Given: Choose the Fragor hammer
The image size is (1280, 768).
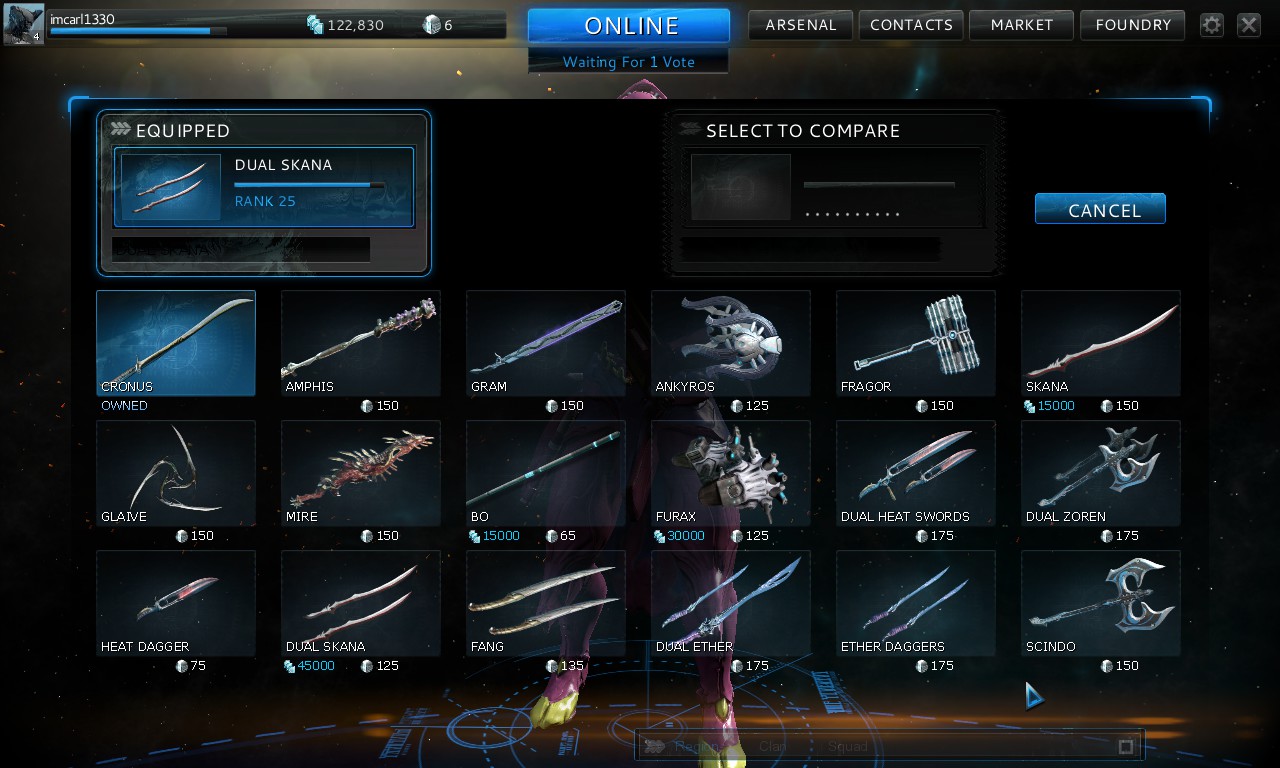Looking at the screenshot, I should [x=916, y=343].
